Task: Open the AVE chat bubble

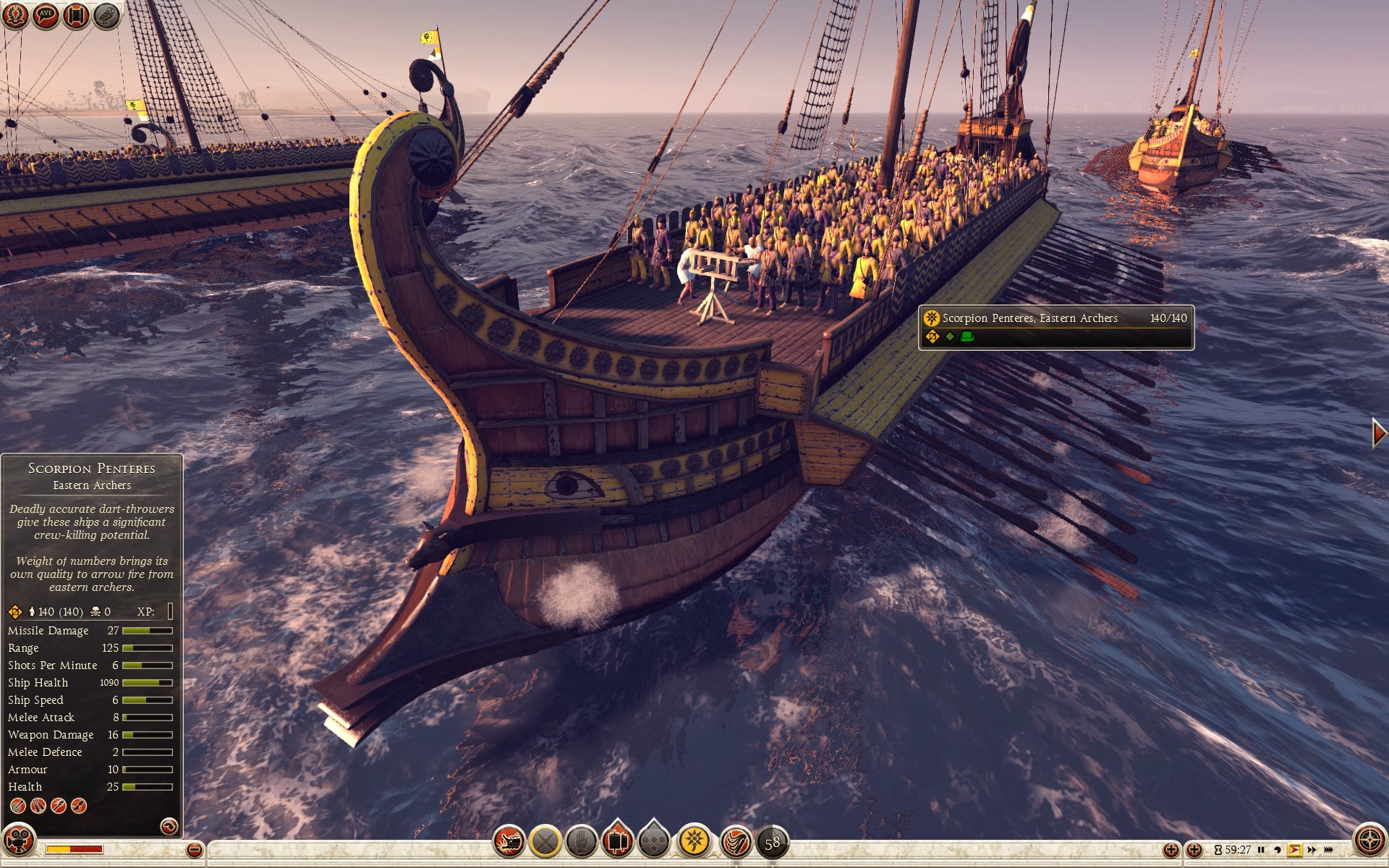Action: [46, 15]
